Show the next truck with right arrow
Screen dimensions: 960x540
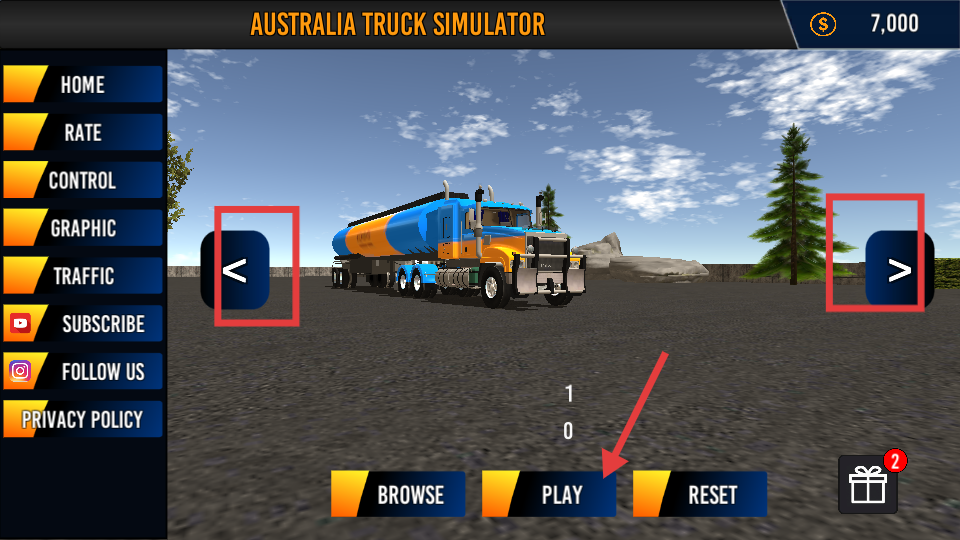(899, 270)
